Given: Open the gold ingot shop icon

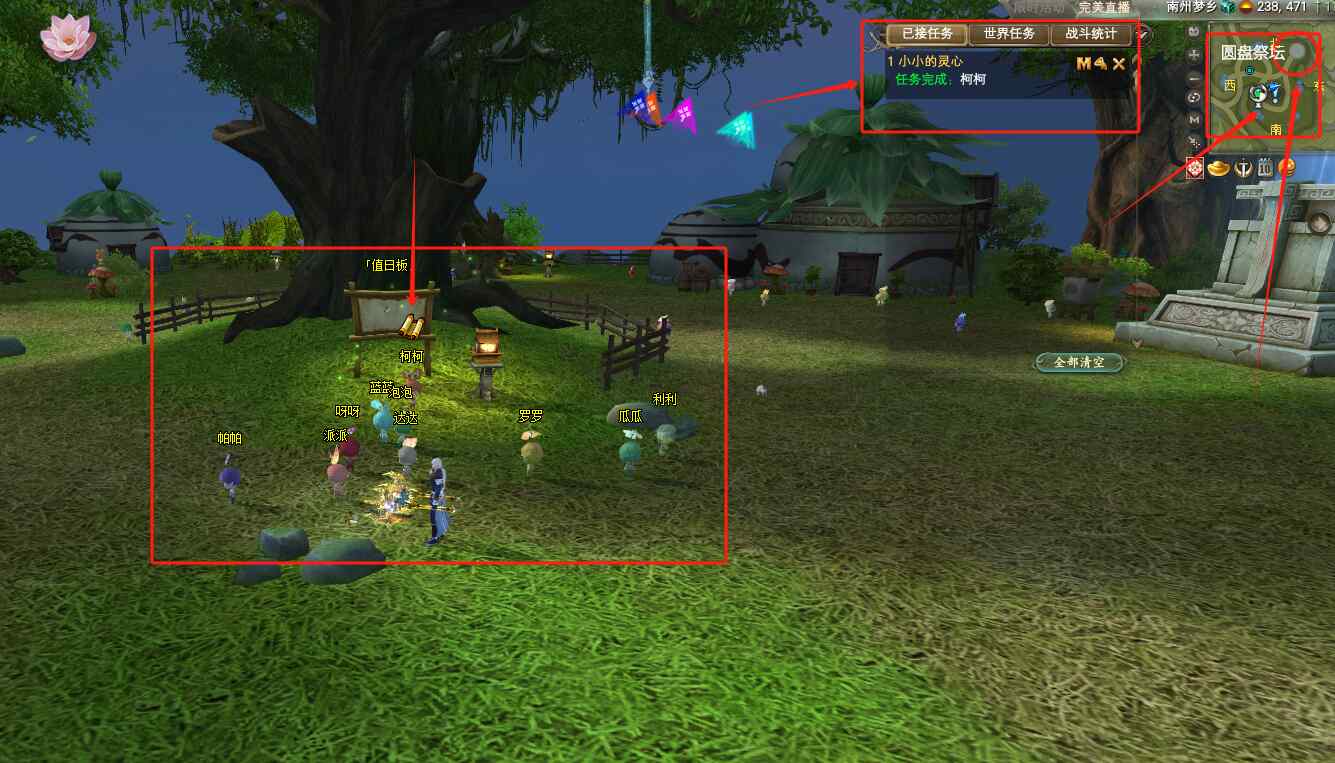Looking at the screenshot, I should 1218,168.
